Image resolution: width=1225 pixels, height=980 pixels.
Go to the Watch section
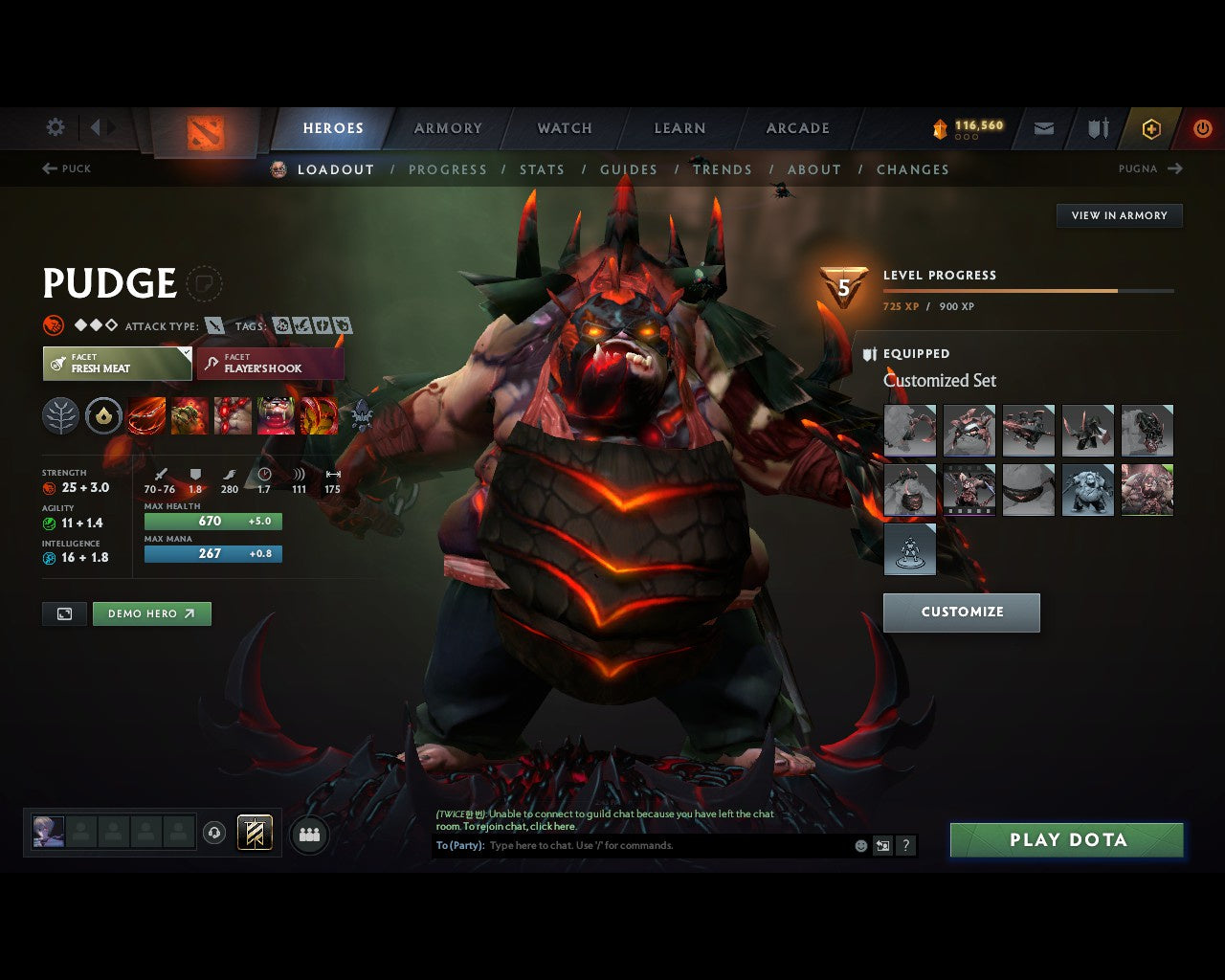565,128
